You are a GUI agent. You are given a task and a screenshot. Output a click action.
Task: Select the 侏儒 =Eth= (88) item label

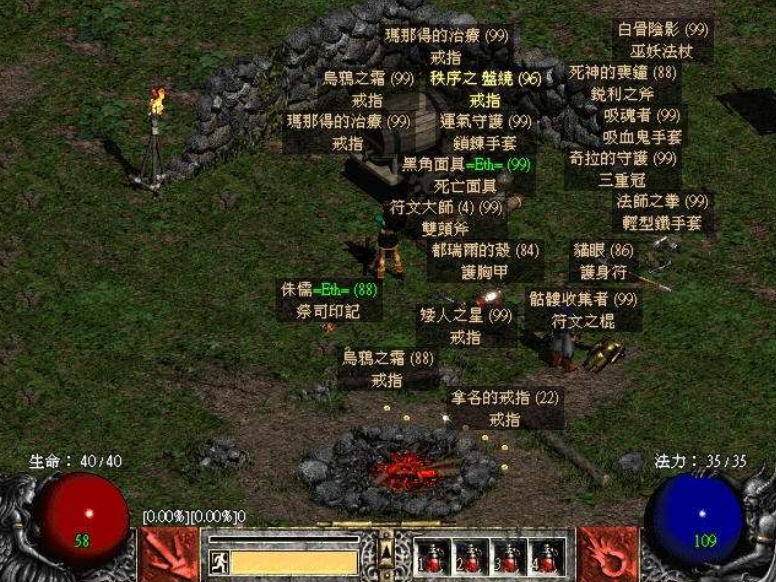click(x=329, y=290)
